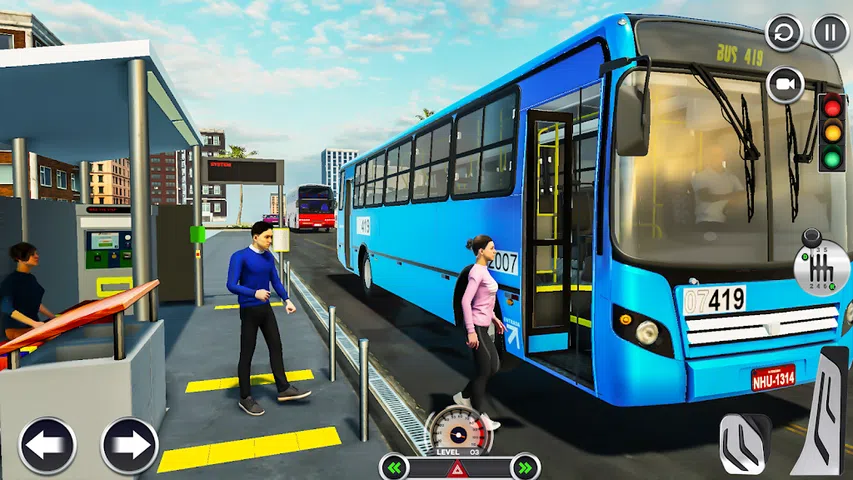853x480 pixels.
Task: Hit the brake pedal
Action: 744,442
